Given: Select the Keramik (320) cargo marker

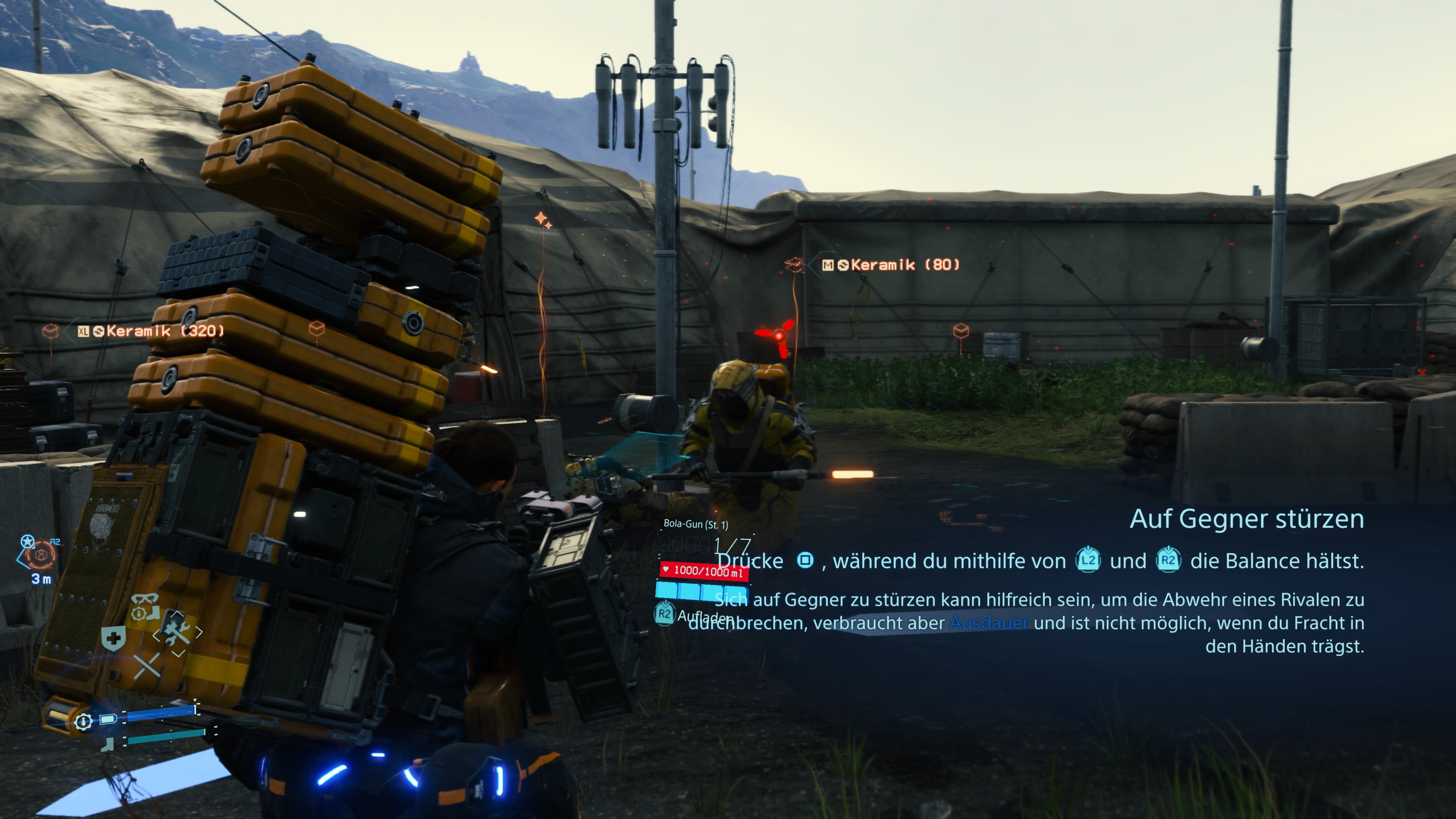Looking at the screenshot, I should [x=151, y=331].
